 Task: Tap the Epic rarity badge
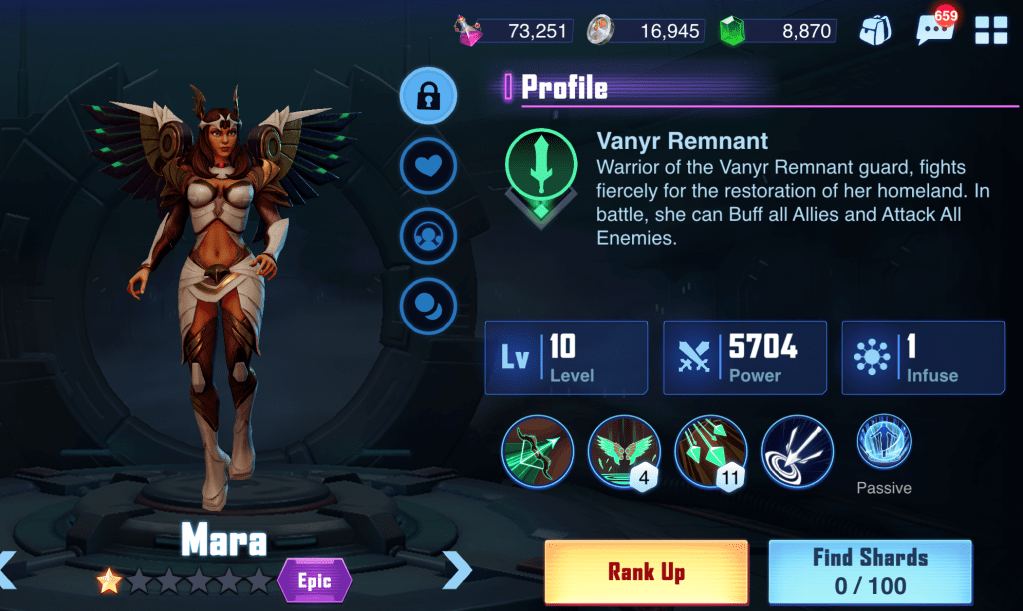click(x=315, y=581)
